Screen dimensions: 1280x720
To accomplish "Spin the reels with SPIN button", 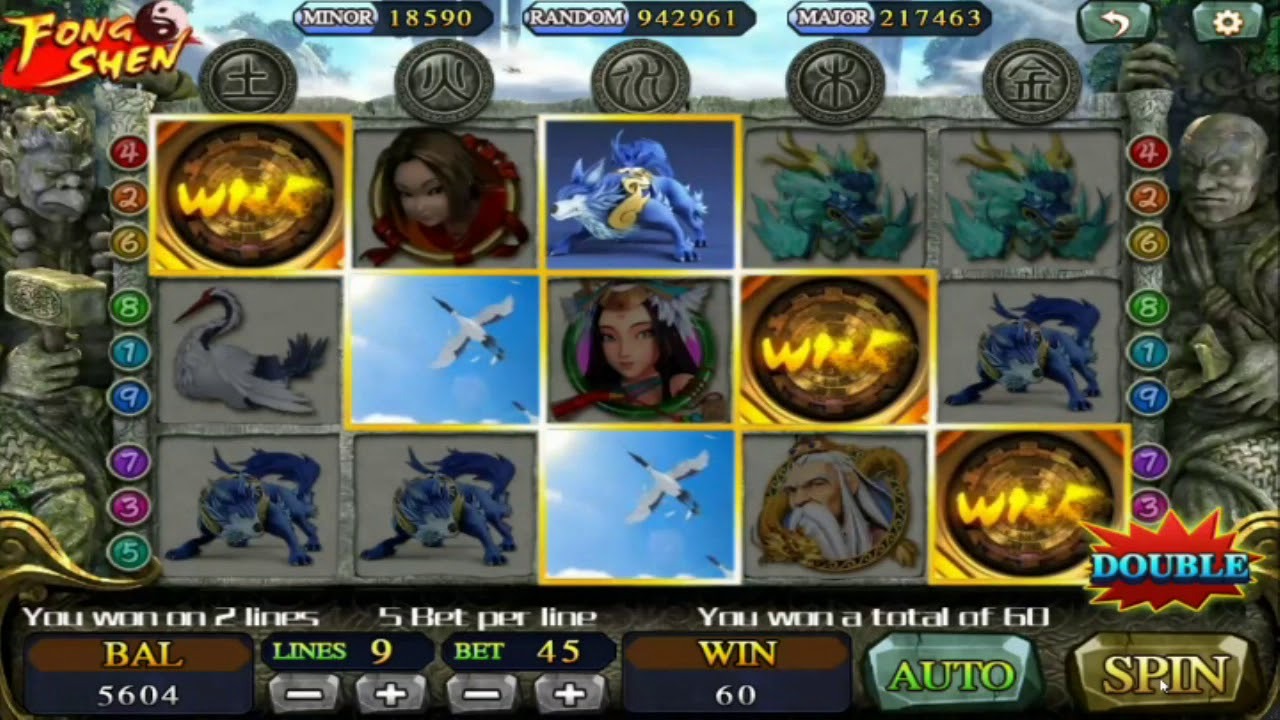I will pos(1165,676).
